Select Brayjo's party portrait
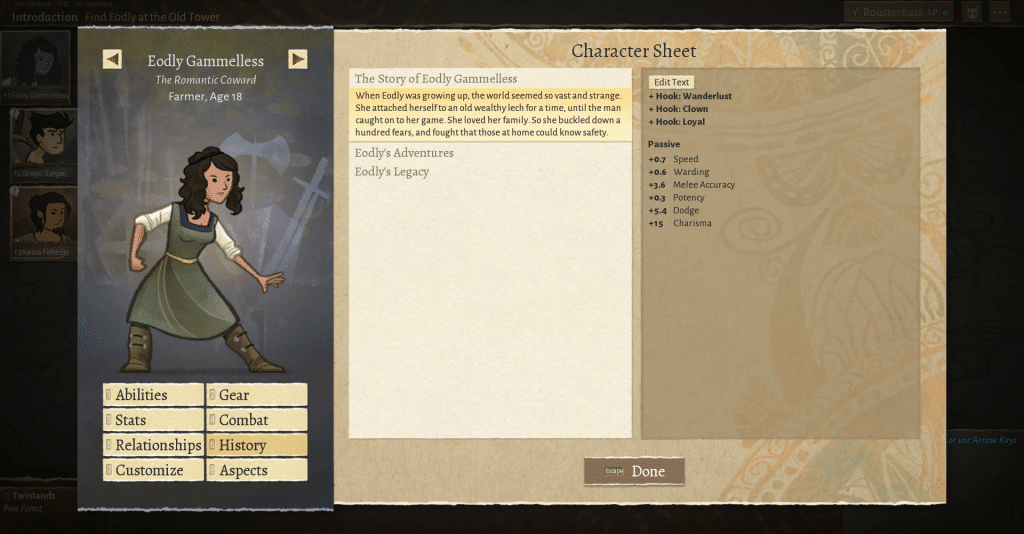 point(41,140)
